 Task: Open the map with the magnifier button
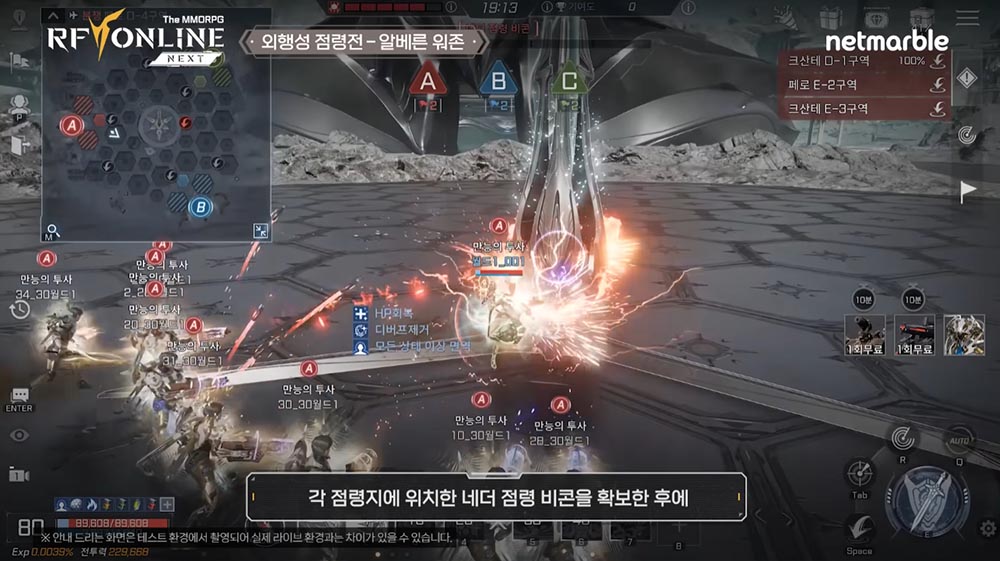point(53,231)
